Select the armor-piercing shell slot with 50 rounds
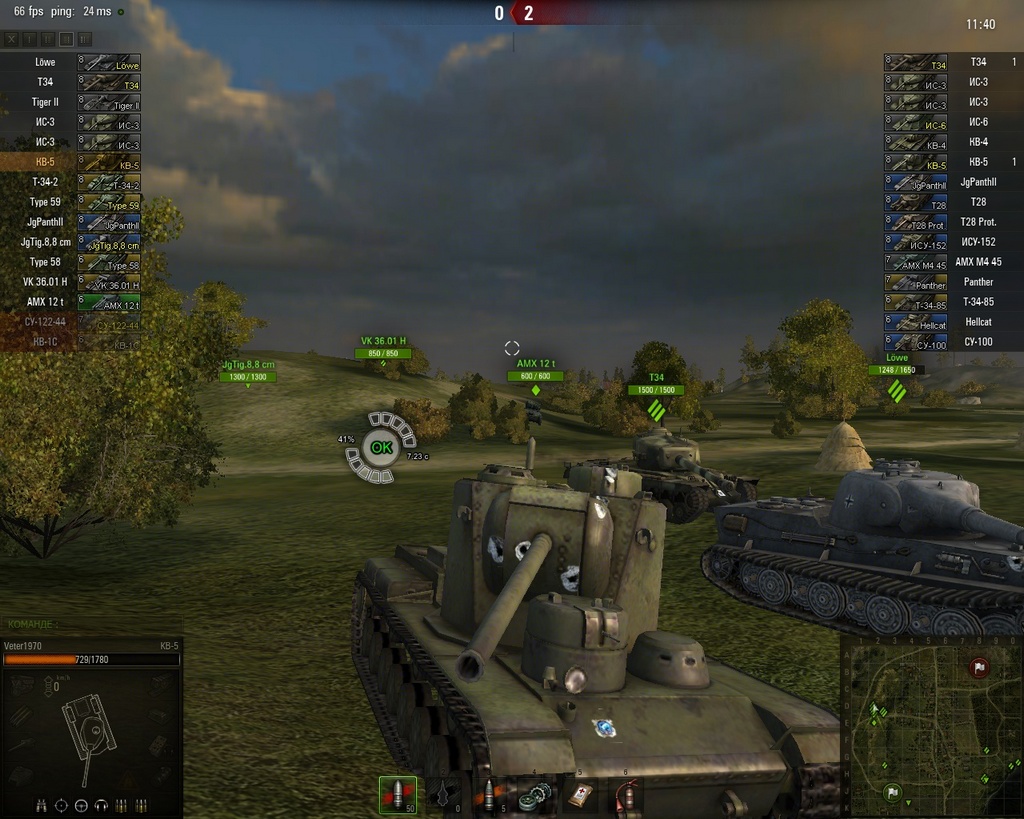Image resolution: width=1024 pixels, height=819 pixels. [398, 795]
